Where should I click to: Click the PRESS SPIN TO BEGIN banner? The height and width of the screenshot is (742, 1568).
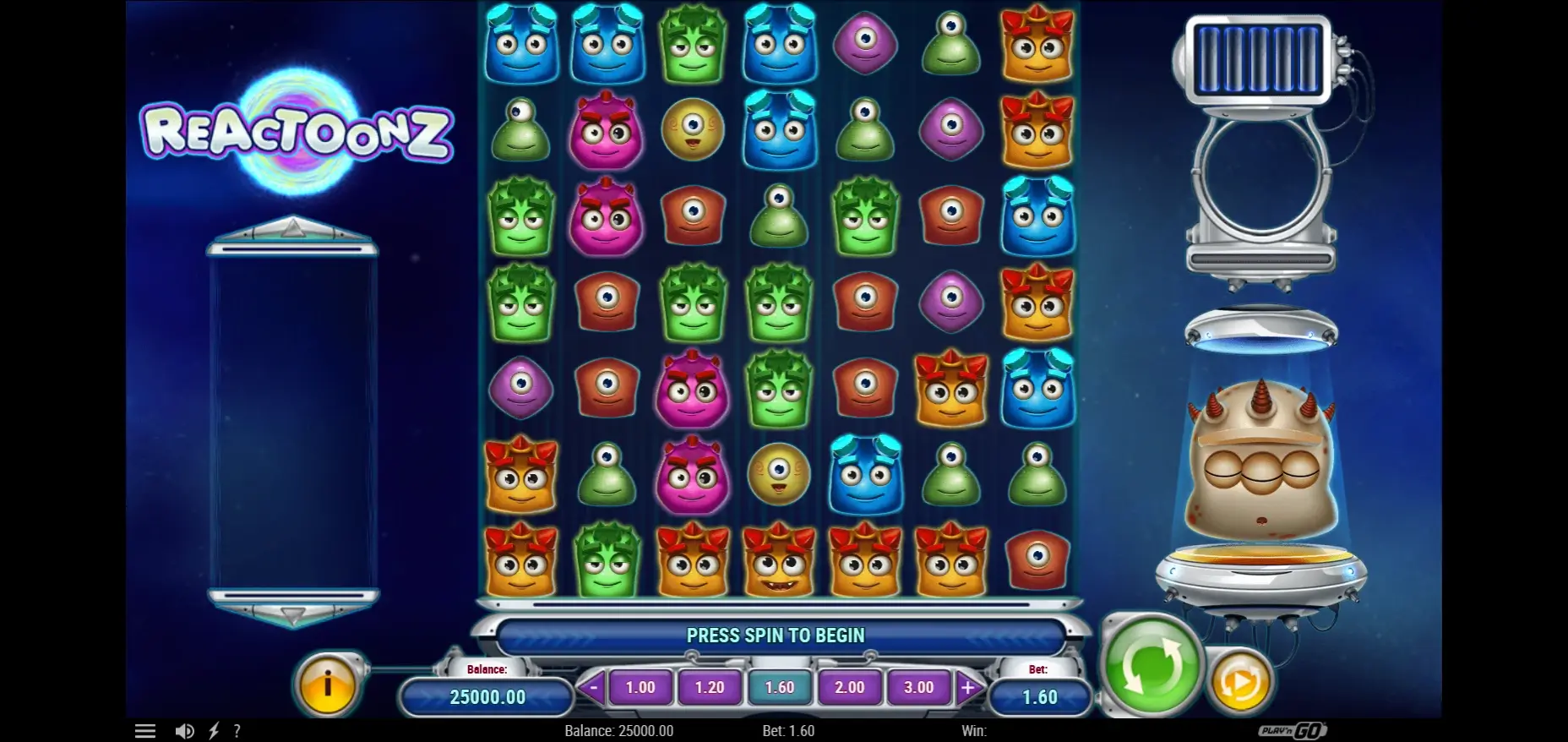pyautogui.click(x=777, y=635)
